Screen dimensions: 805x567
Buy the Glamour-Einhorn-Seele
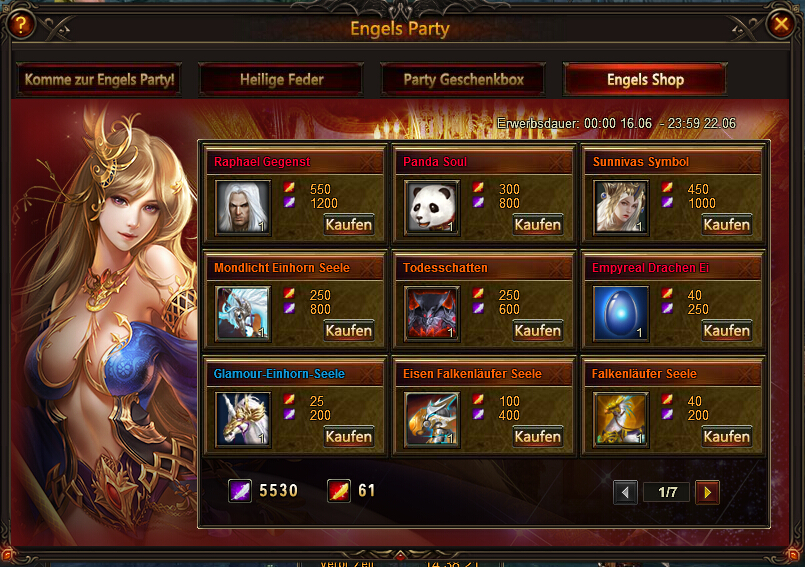click(348, 437)
